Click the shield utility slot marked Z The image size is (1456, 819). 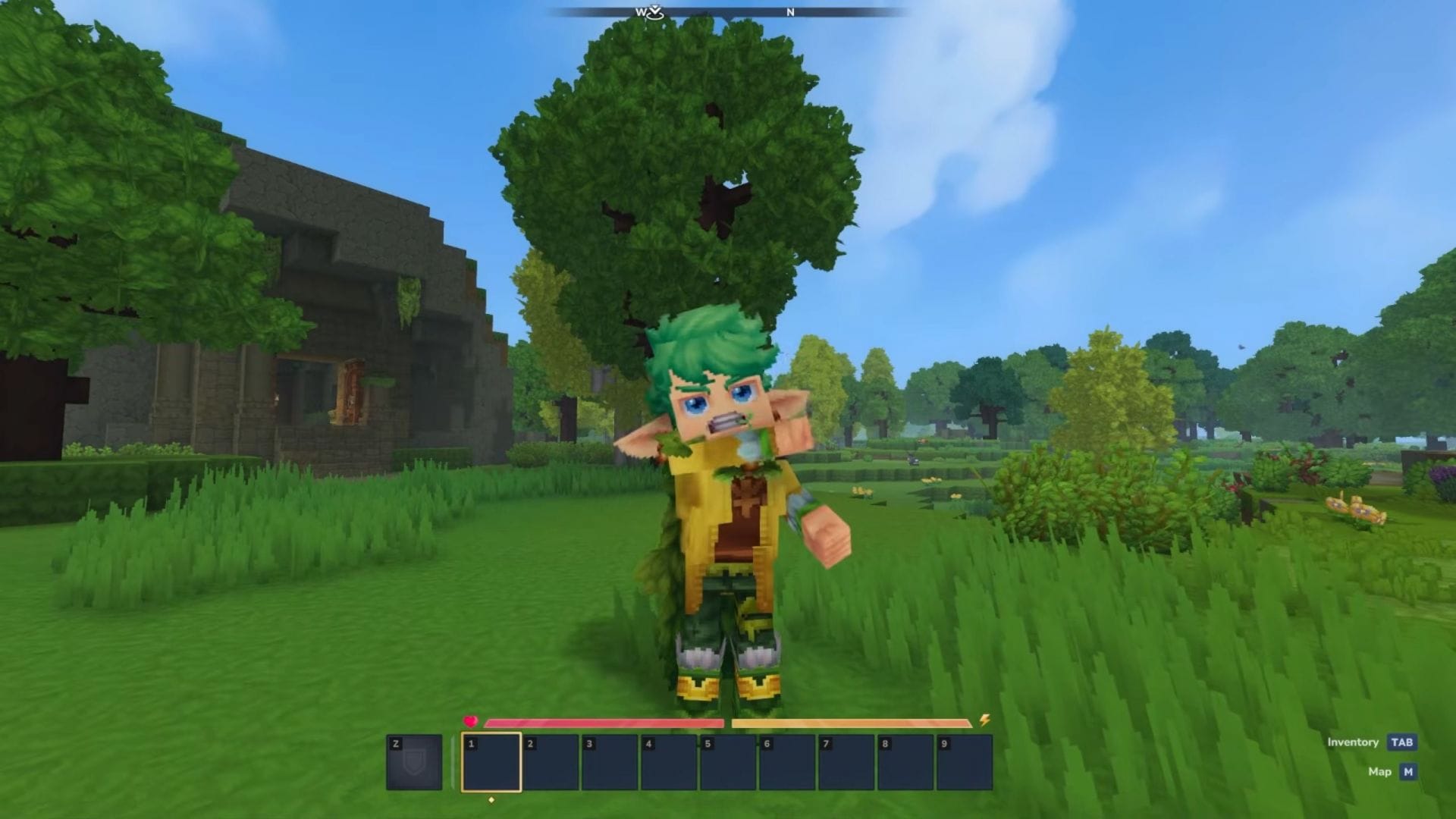(414, 762)
